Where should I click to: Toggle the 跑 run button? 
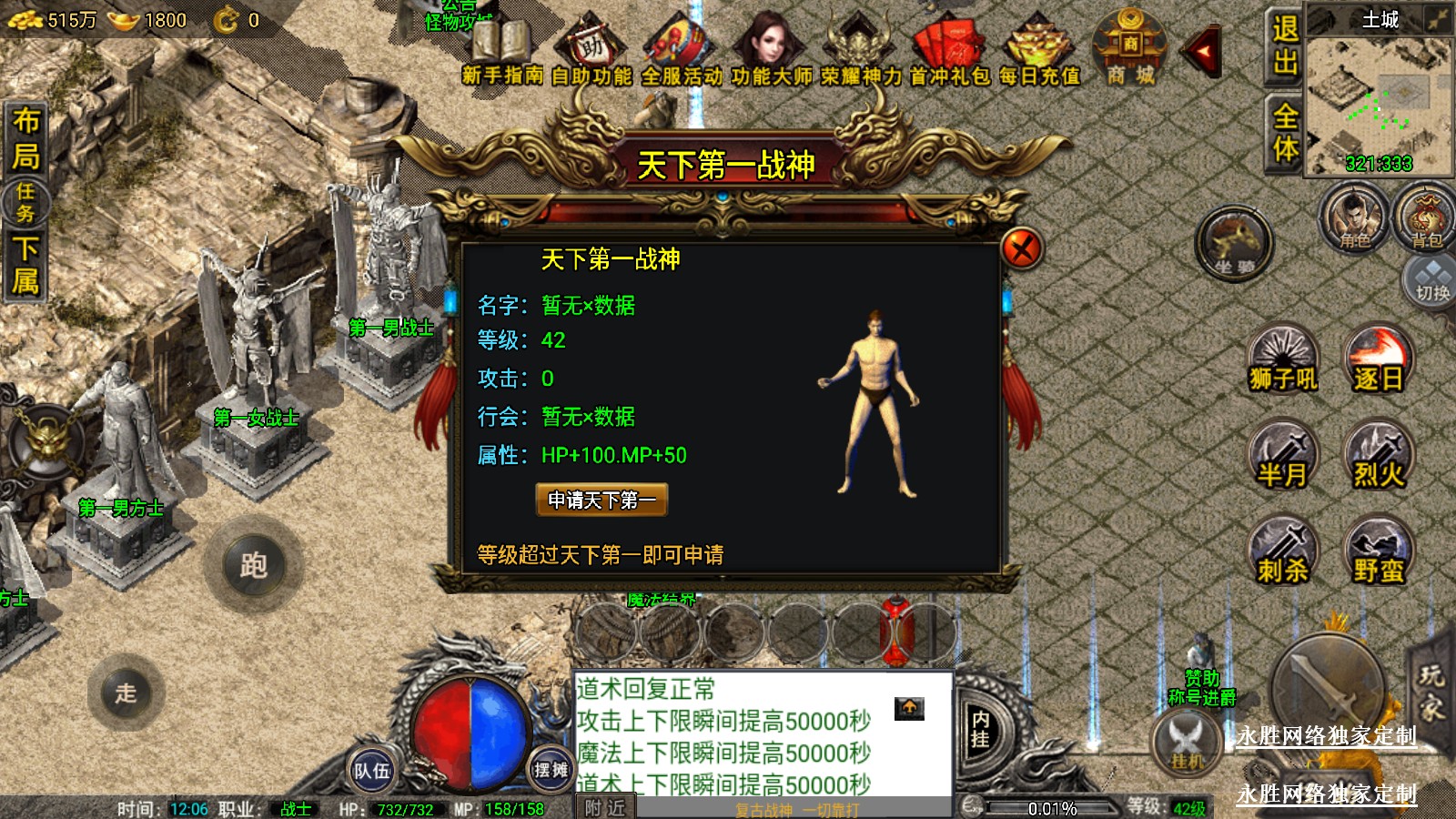(x=254, y=565)
